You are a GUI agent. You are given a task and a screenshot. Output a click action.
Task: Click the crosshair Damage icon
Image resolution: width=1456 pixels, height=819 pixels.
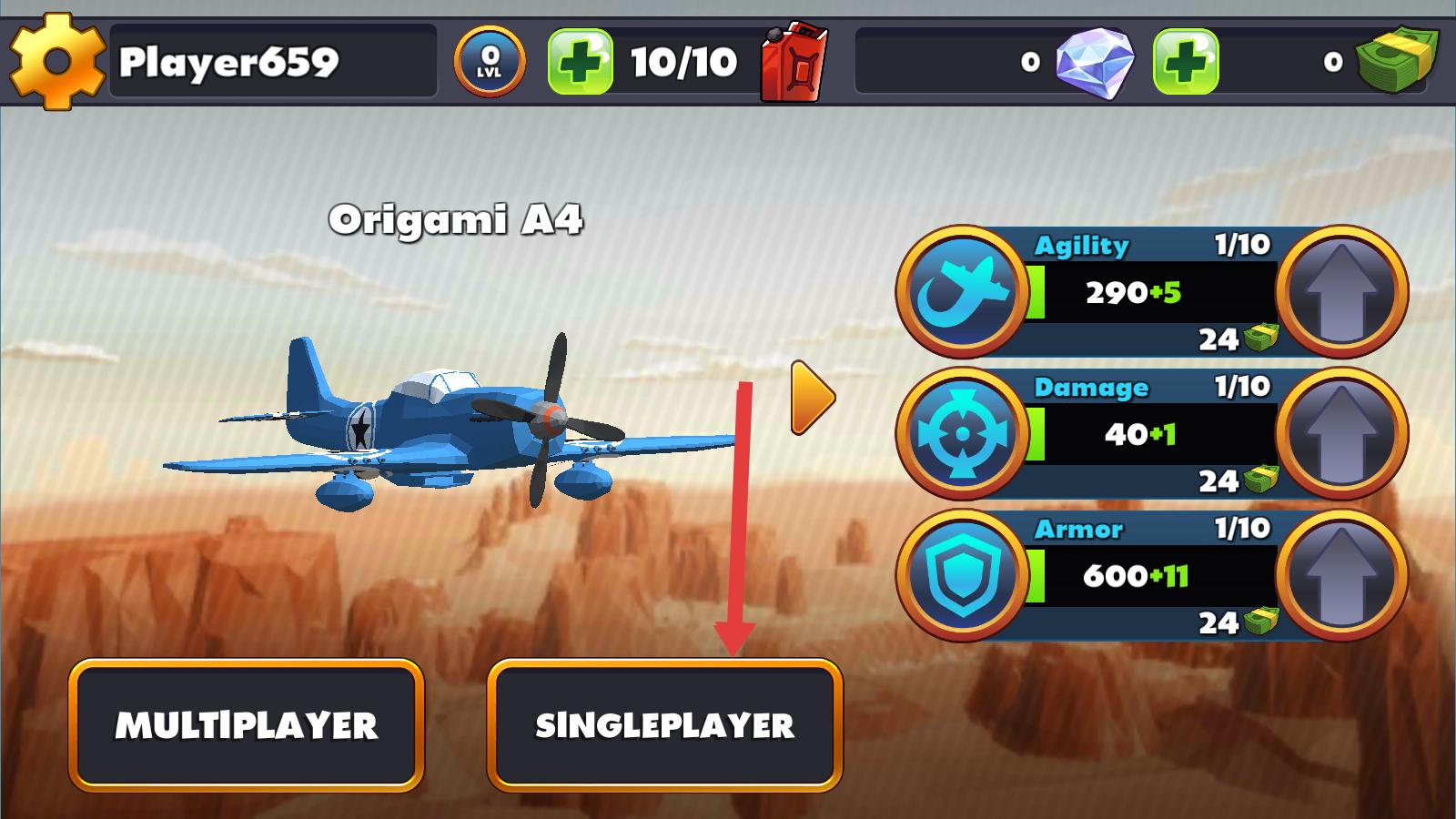click(963, 433)
